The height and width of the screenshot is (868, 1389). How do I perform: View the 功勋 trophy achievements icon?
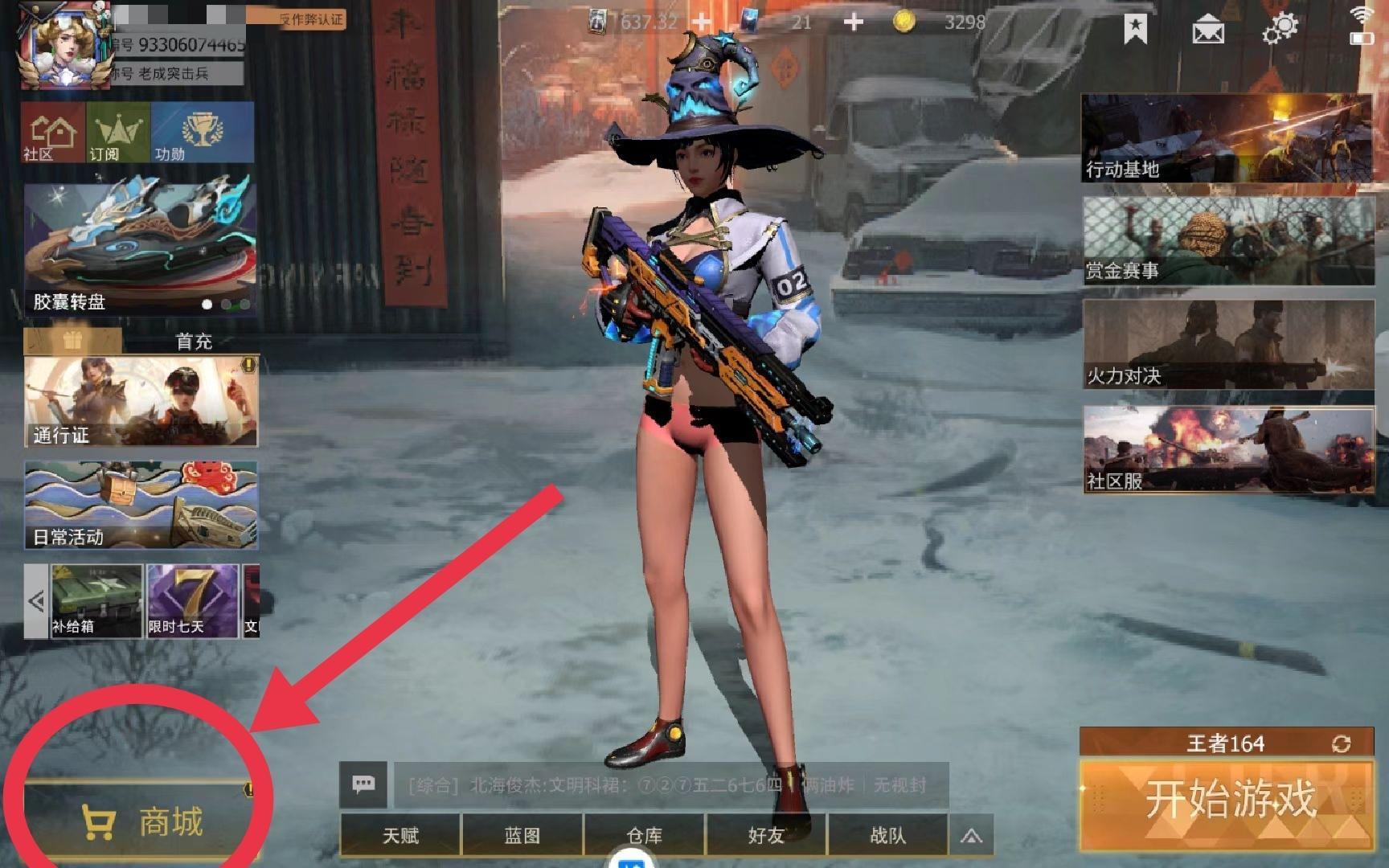click(x=203, y=131)
